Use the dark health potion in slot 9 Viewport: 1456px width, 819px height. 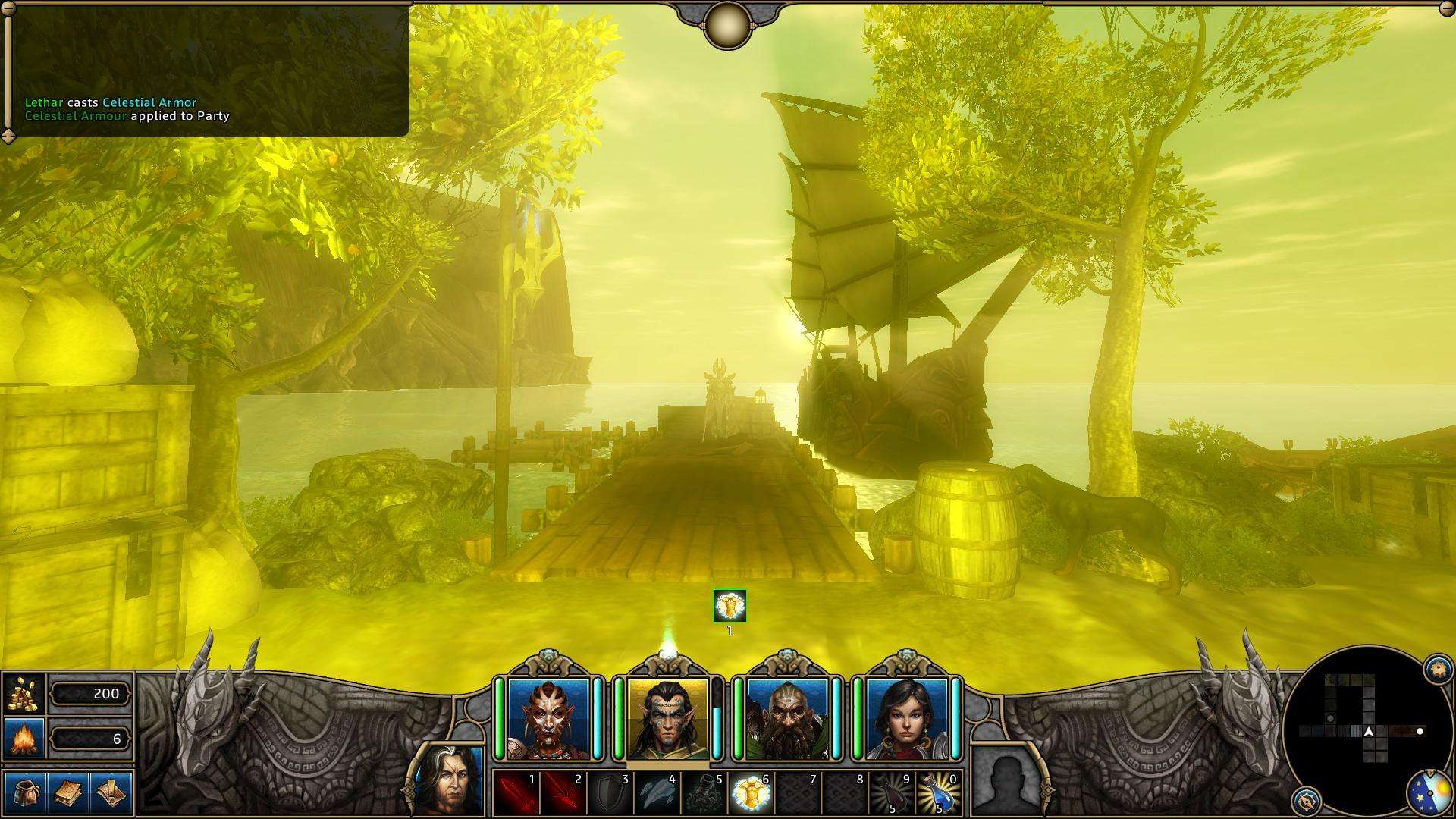coord(891,792)
